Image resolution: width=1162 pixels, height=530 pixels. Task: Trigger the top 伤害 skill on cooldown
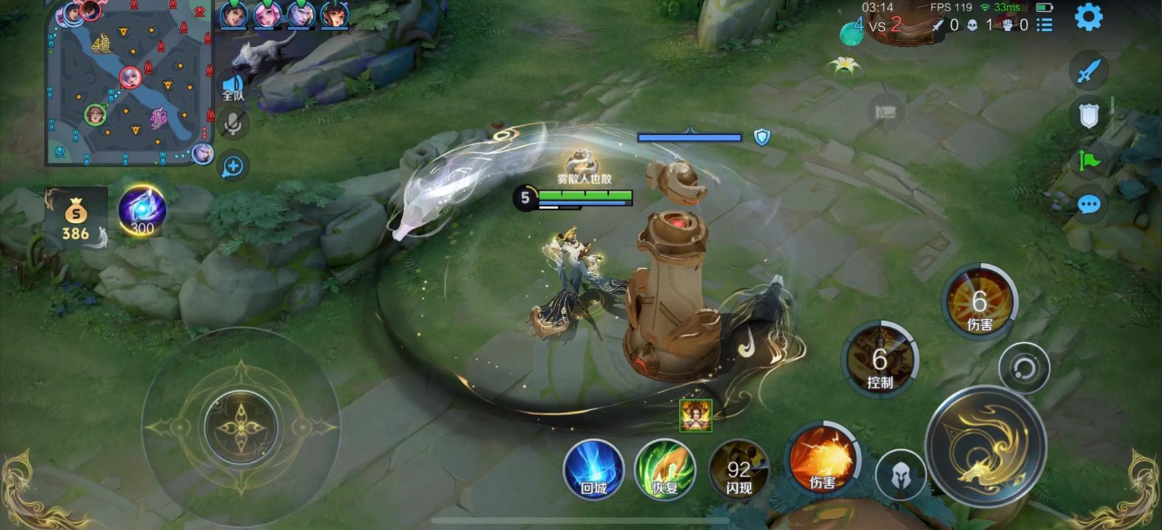point(979,302)
